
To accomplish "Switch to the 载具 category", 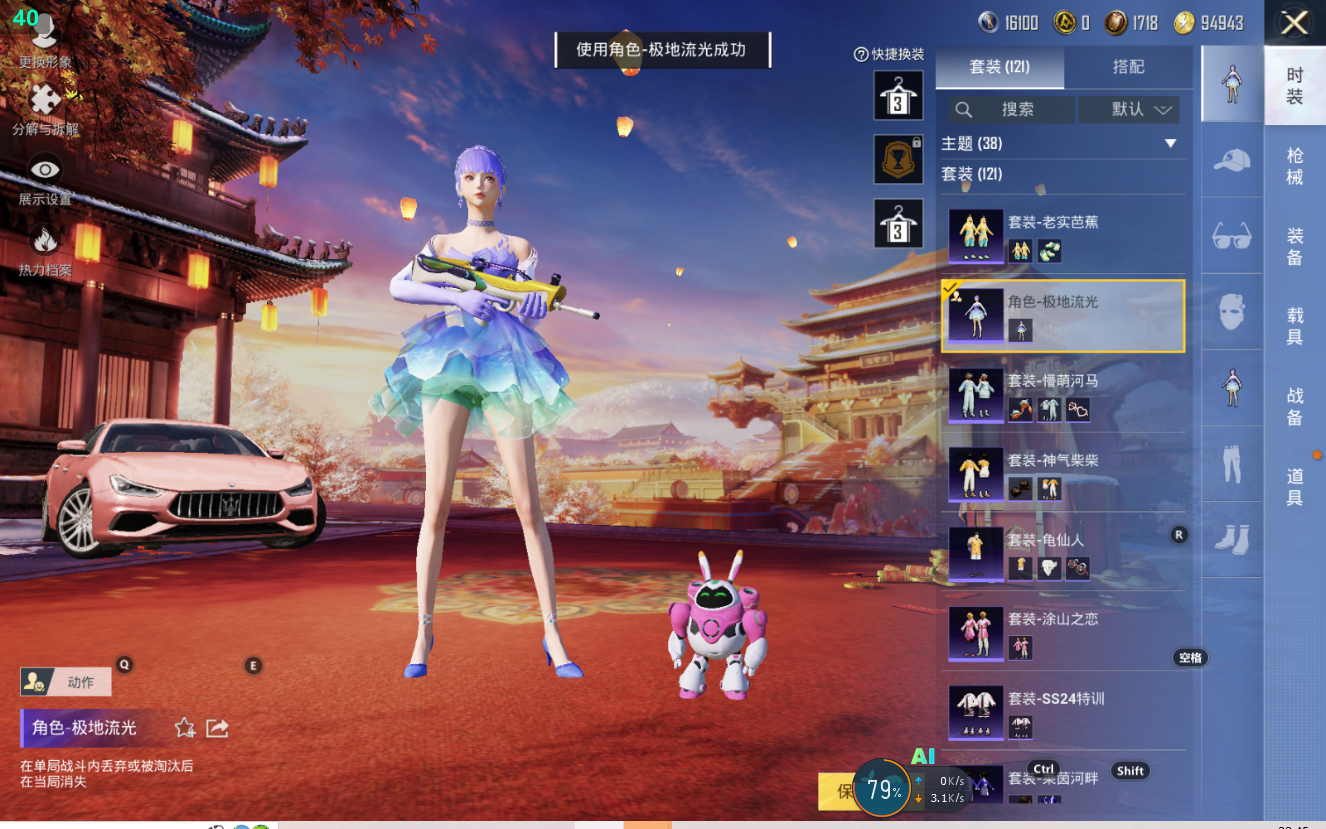I will tap(1294, 326).
